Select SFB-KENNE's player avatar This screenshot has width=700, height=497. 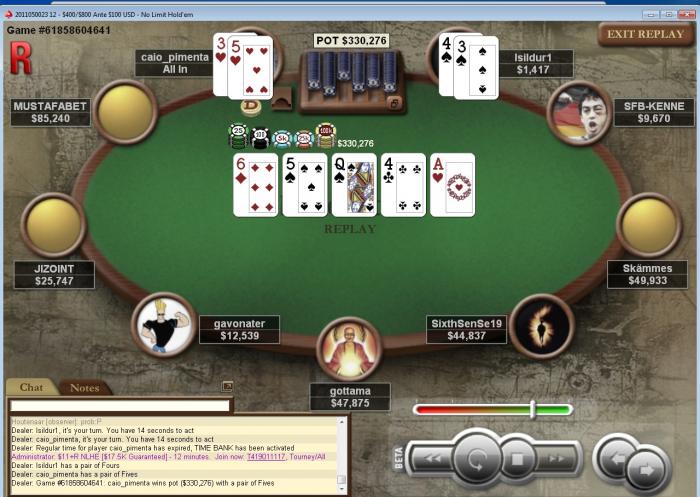tap(580, 112)
